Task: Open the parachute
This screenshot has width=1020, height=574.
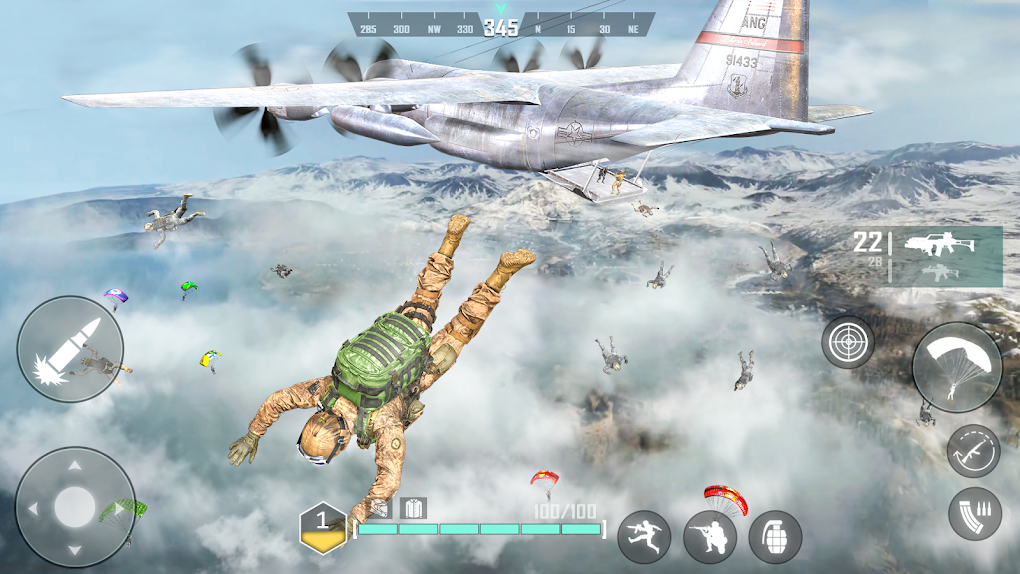Action: 957,367
